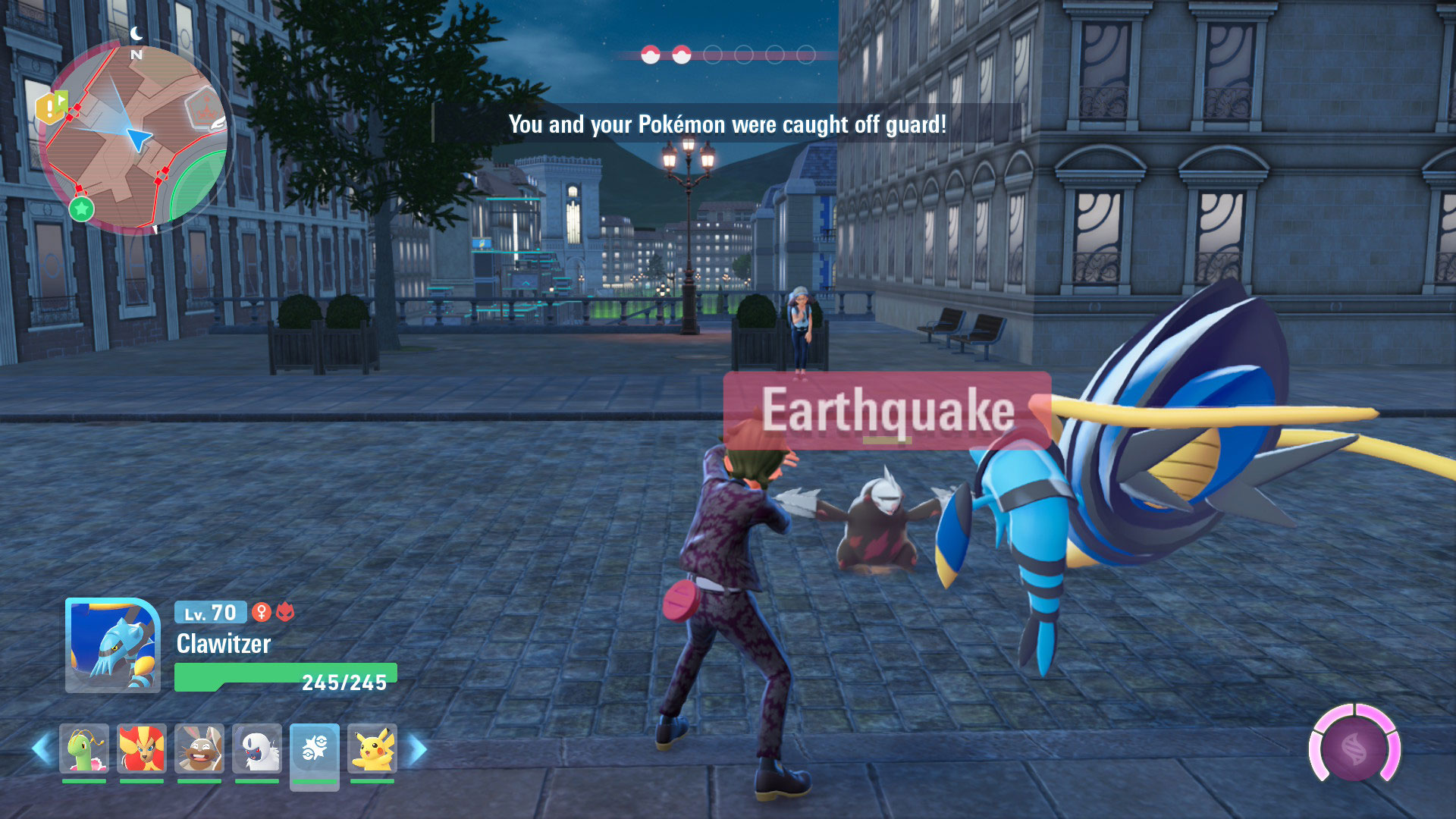Viewport: 1456px width, 819px height.
Task: Select the yellow exclamation quest marker
Action: (52, 107)
